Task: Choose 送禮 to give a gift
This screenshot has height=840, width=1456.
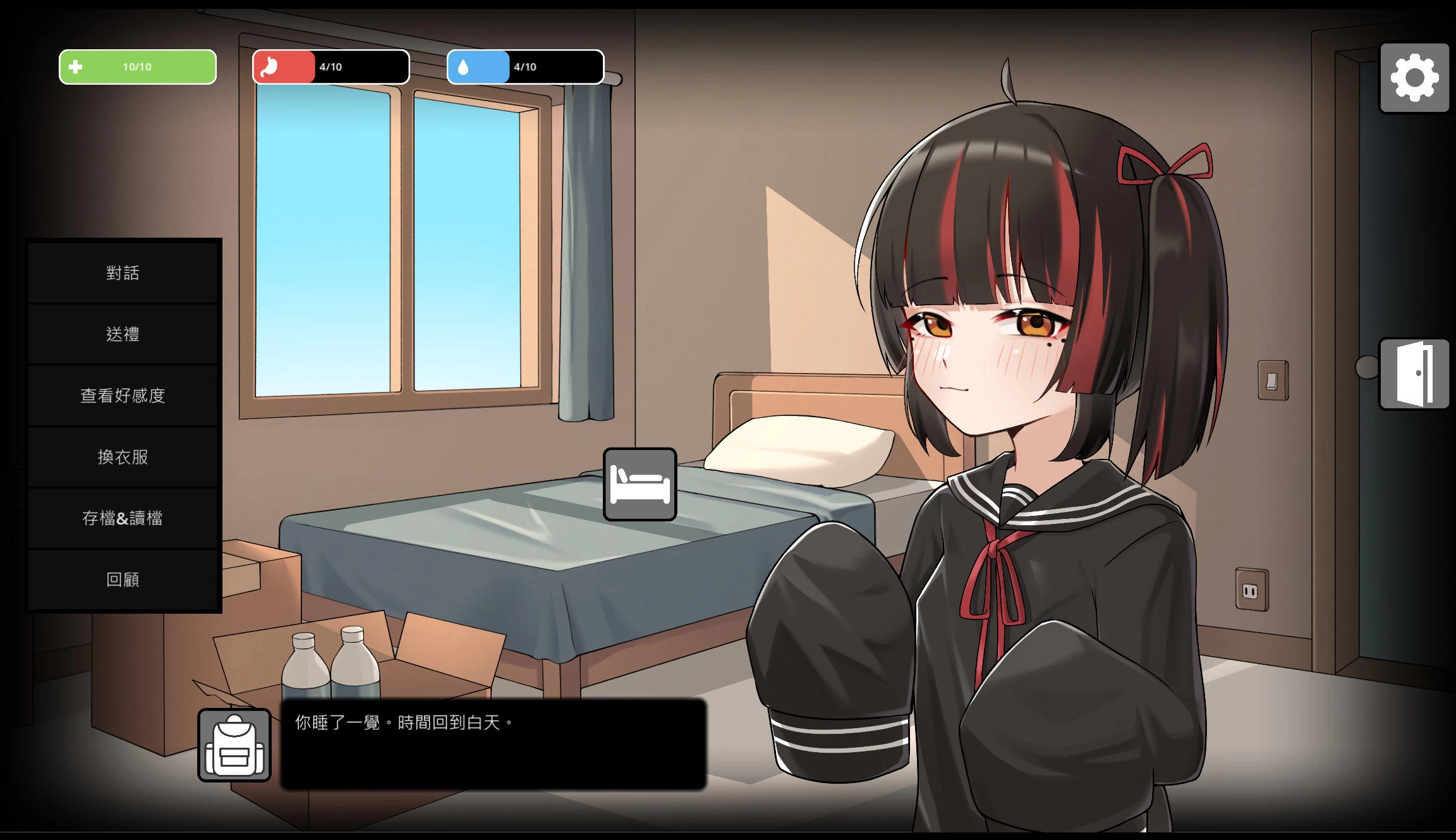Action: coord(123,334)
